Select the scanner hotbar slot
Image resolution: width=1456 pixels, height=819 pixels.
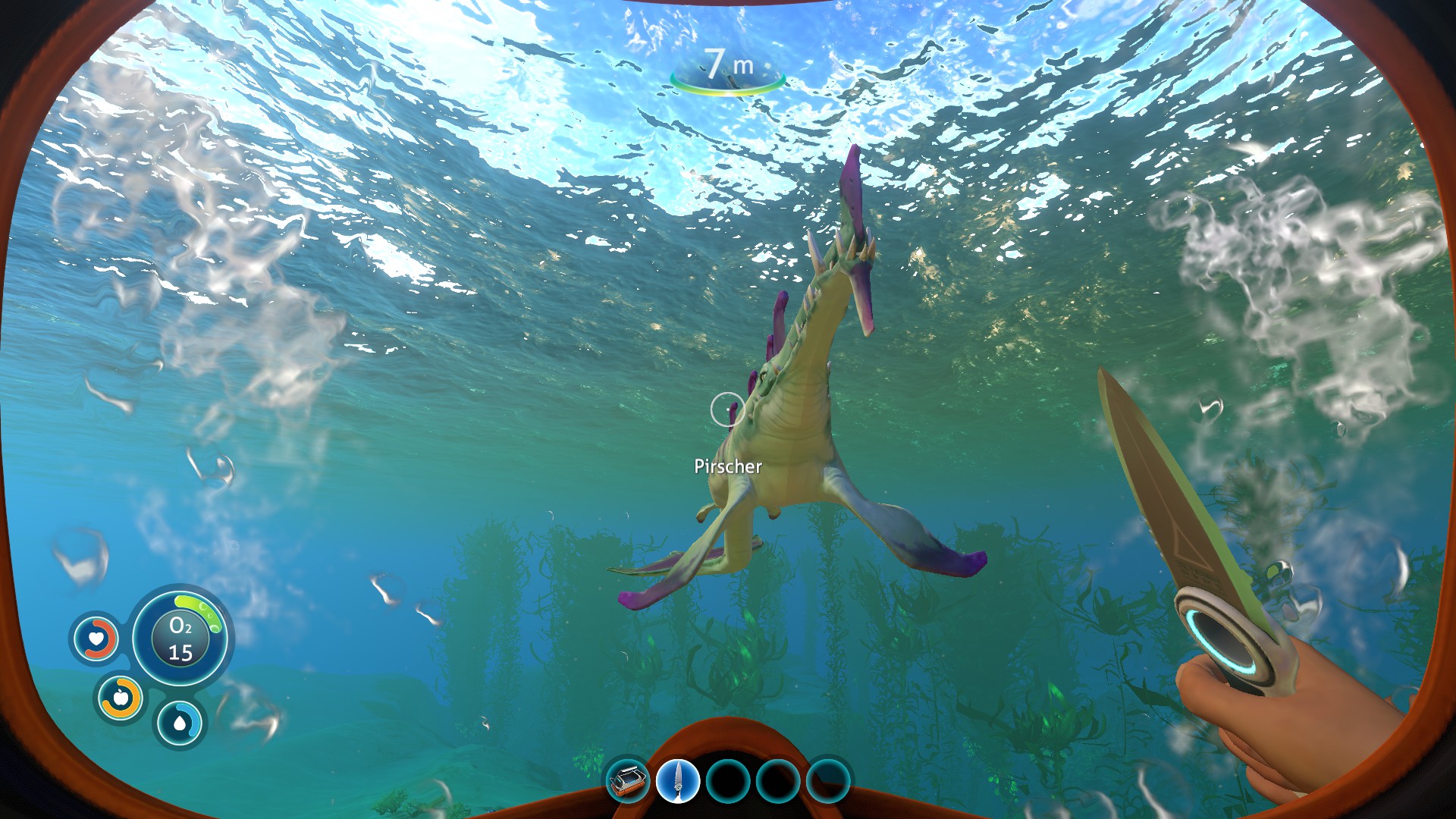coord(628,781)
